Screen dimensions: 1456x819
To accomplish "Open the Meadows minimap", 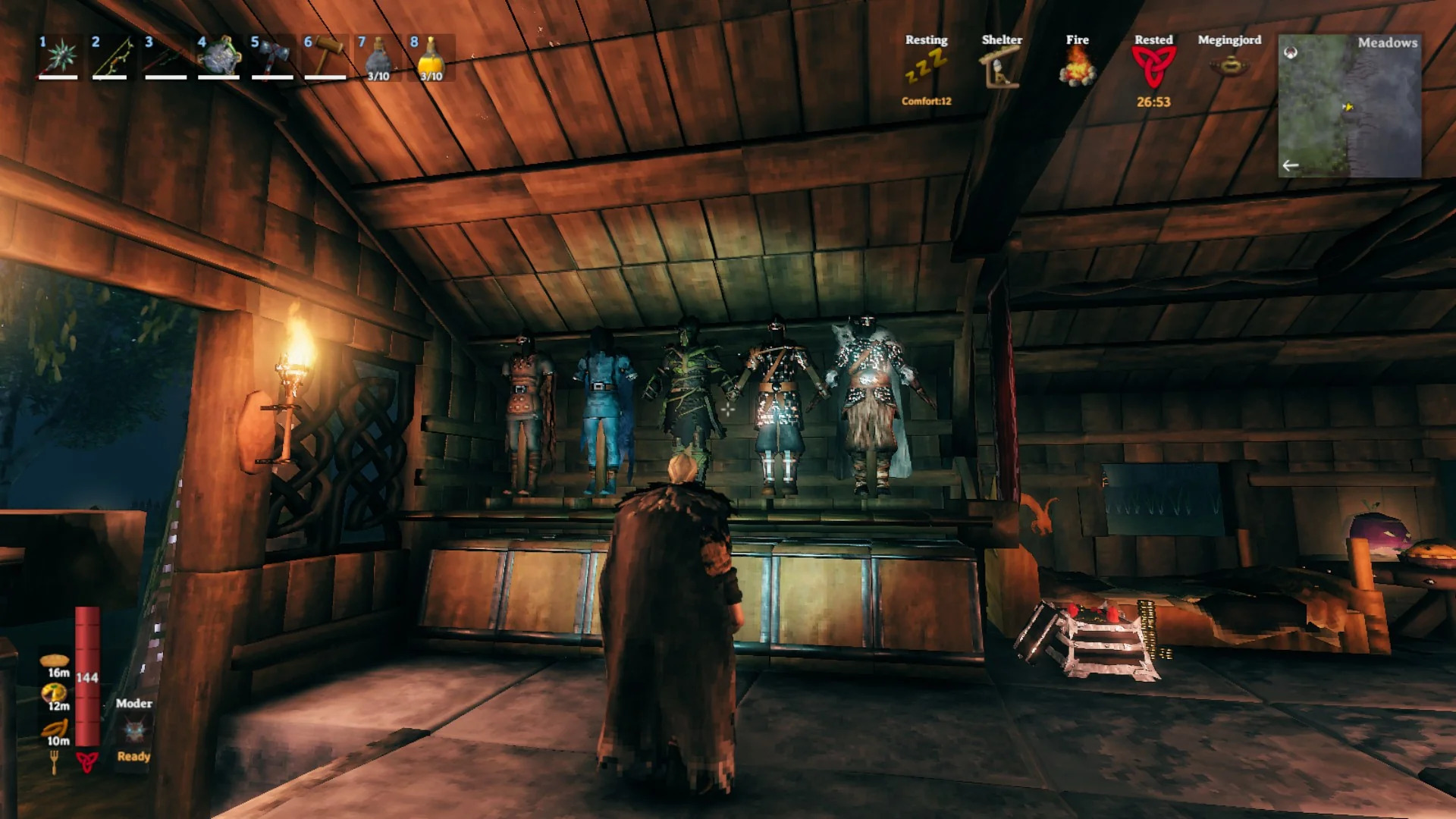I will pyautogui.click(x=1350, y=106).
